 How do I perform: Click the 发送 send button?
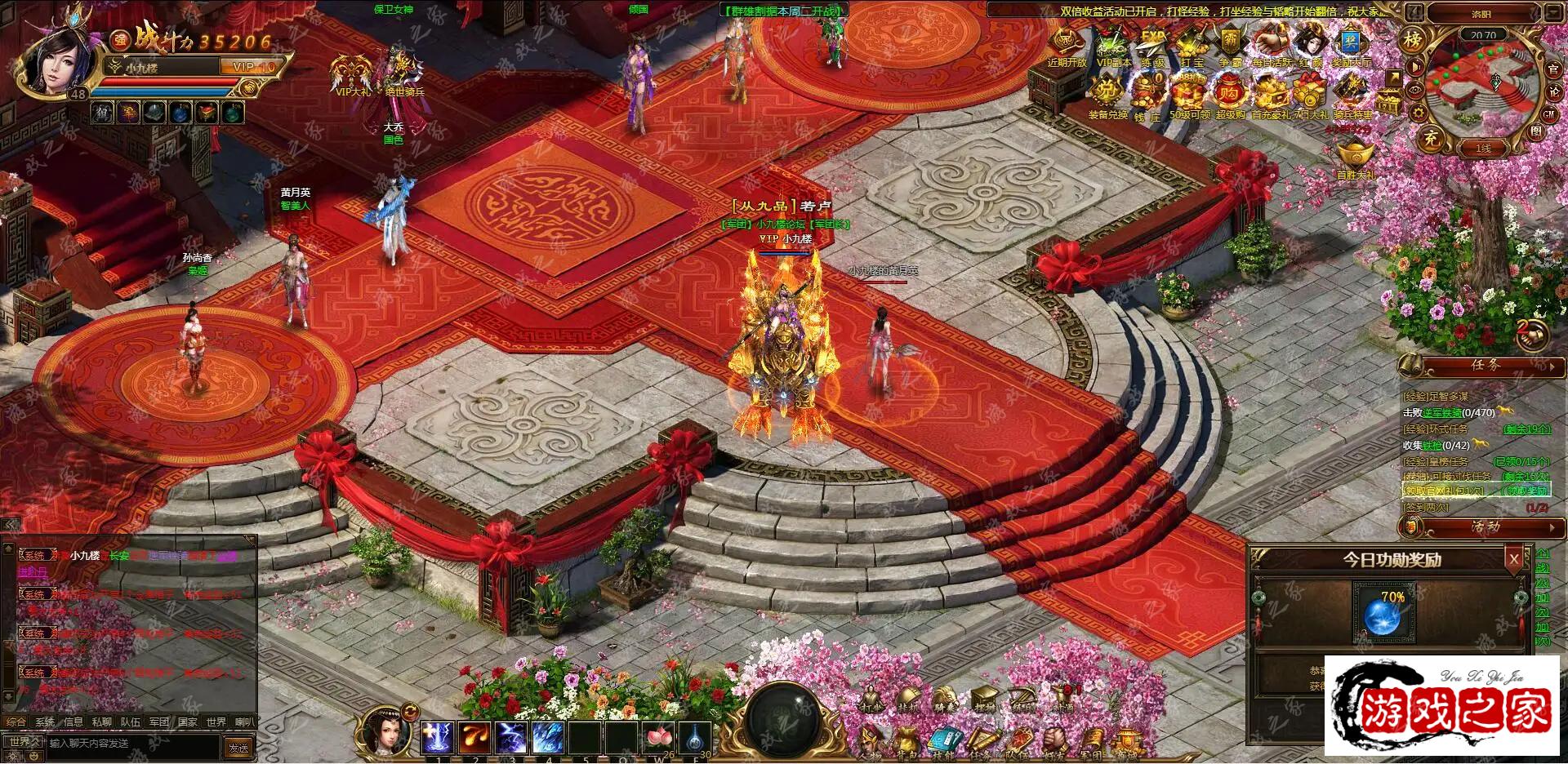[x=238, y=747]
